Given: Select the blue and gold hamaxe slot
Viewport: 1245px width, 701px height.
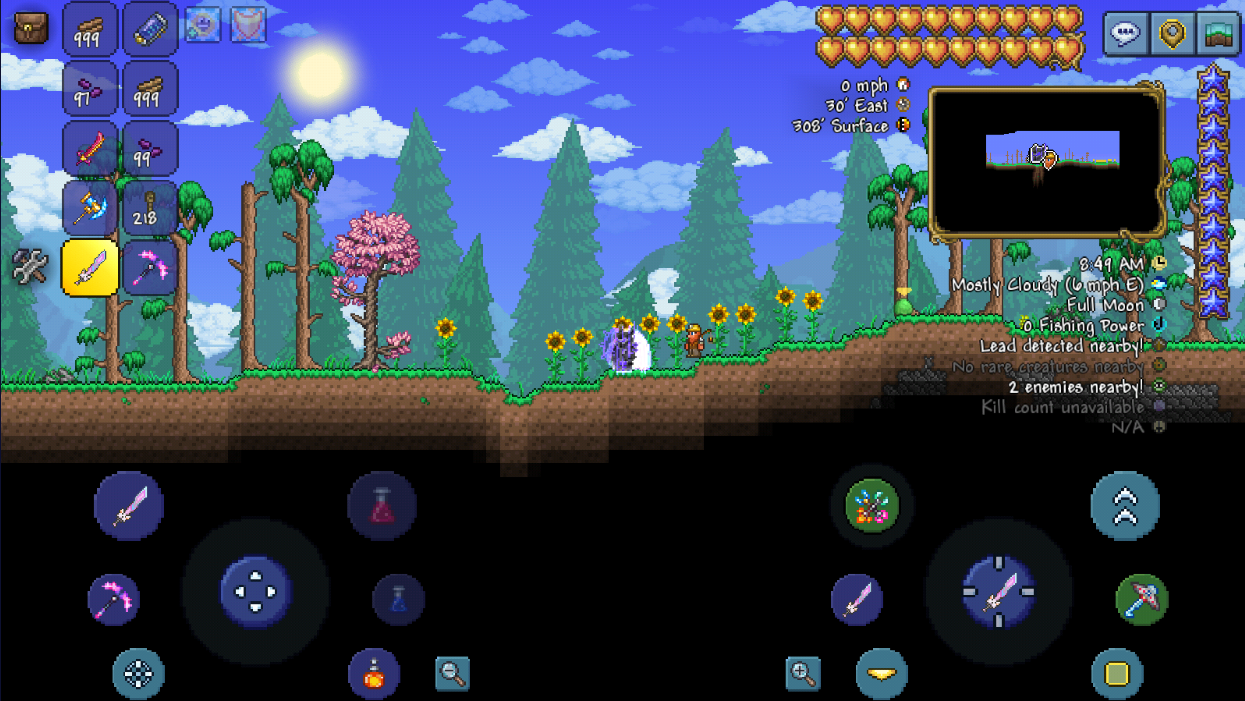Looking at the screenshot, I should (90, 209).
